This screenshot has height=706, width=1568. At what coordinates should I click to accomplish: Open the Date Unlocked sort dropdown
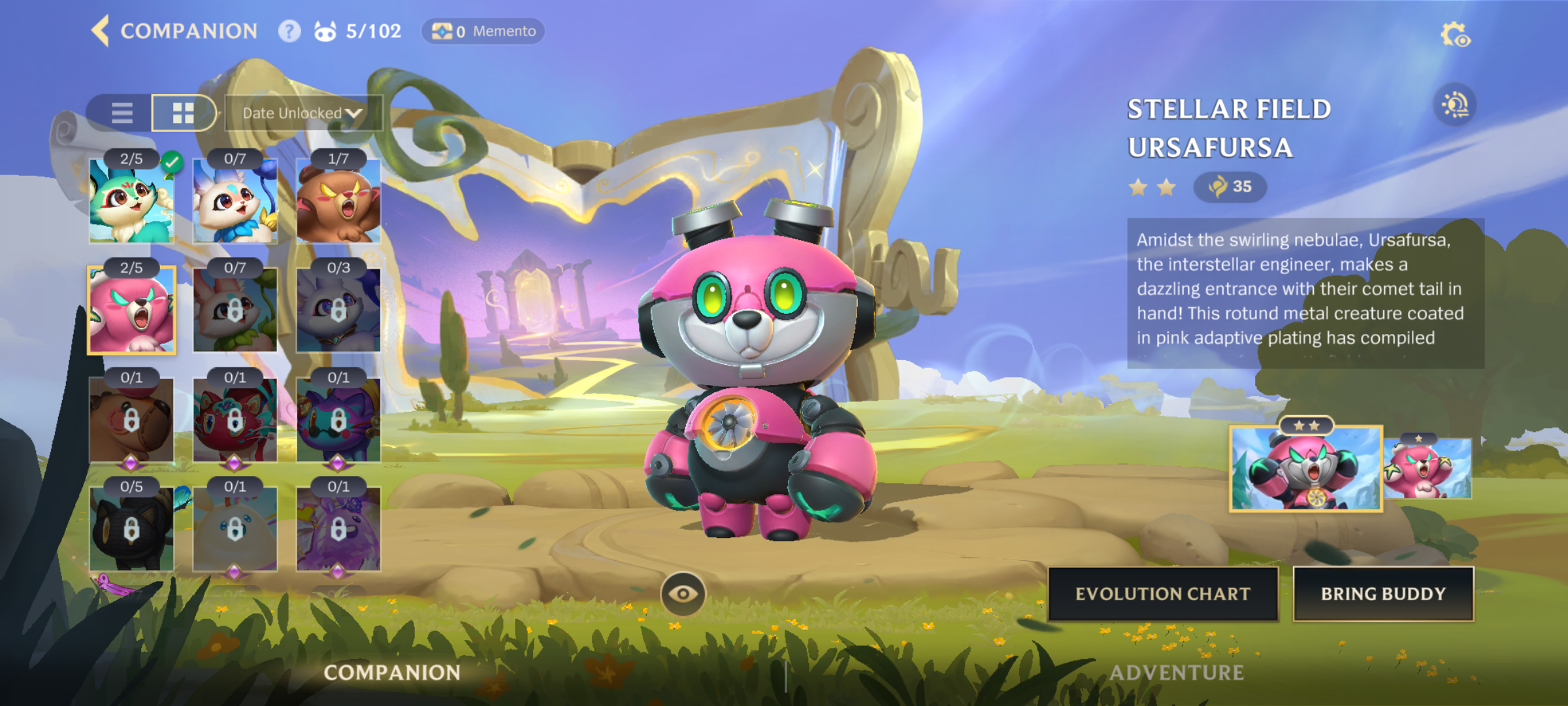click(x=302, y=113)
